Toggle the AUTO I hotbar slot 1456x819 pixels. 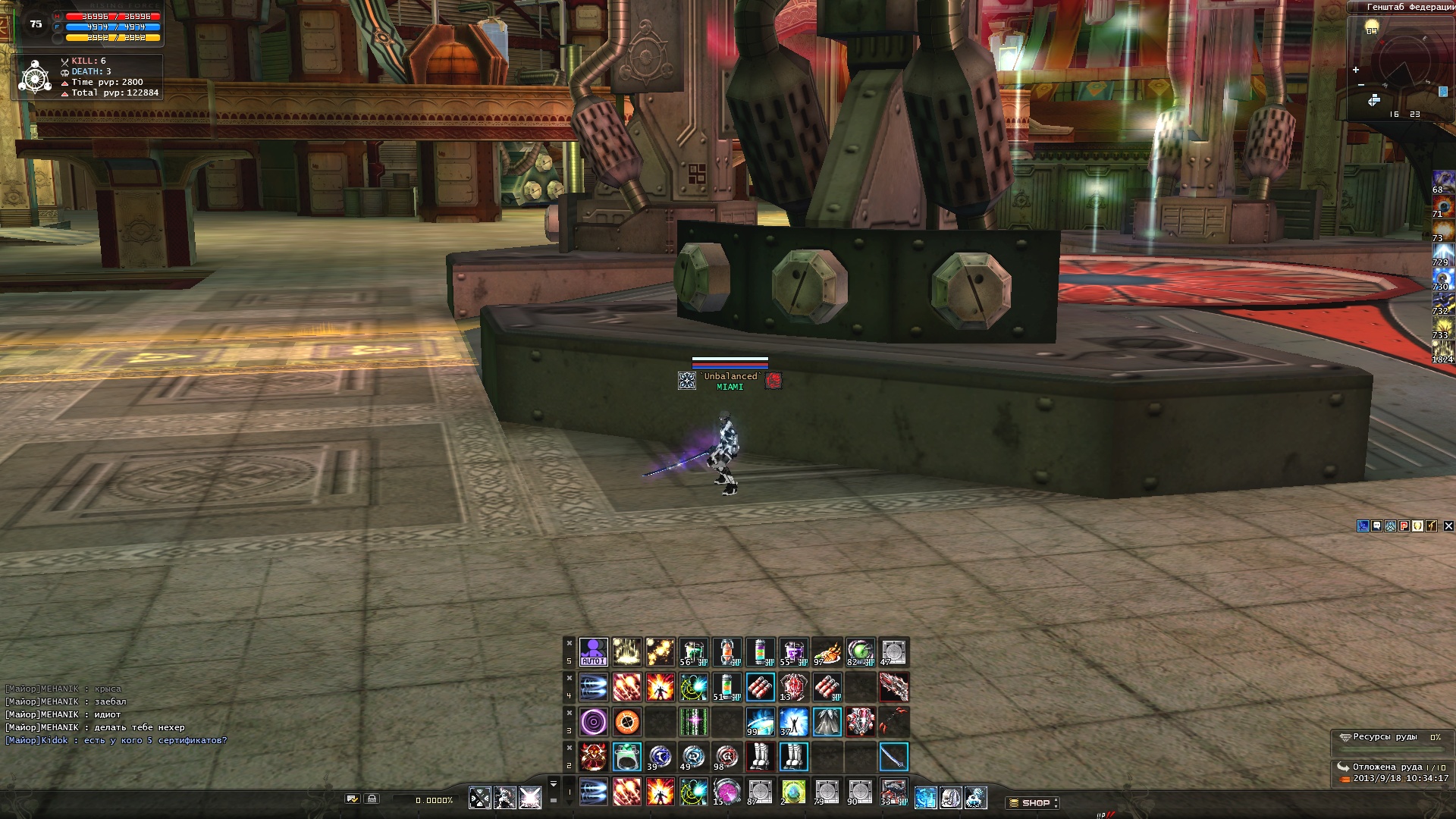(593, 652)
